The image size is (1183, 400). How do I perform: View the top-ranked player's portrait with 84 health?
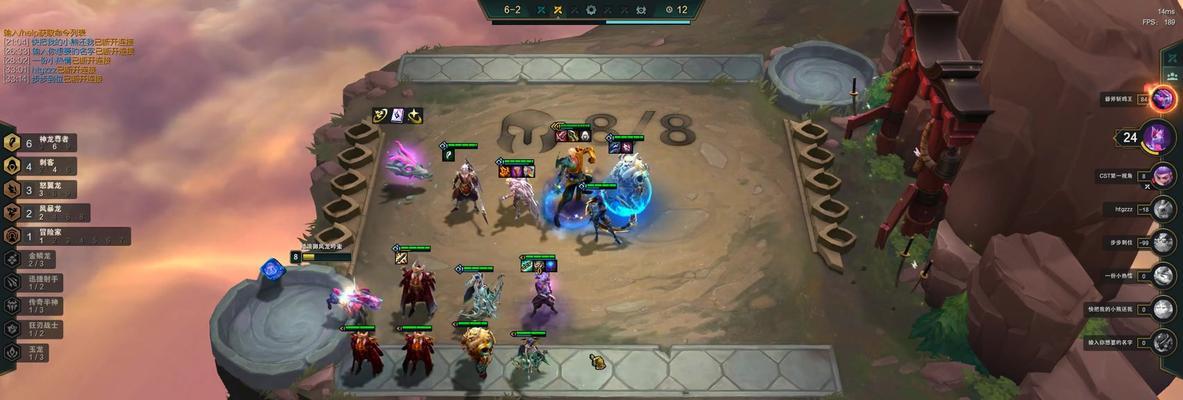pos(1163,98)
